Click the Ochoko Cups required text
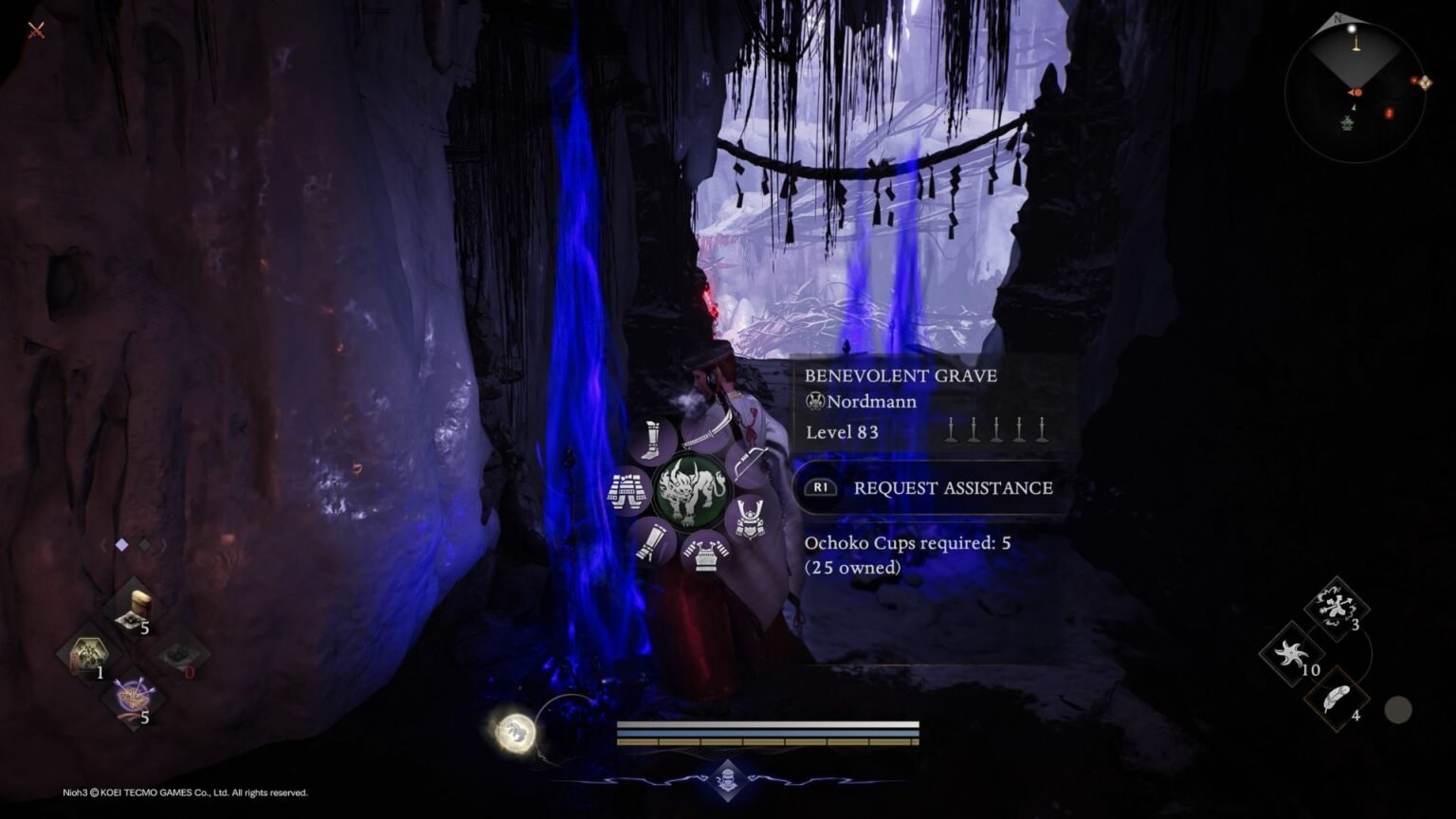This screenshot has width=1456, height=819. [x=907, y=542]
